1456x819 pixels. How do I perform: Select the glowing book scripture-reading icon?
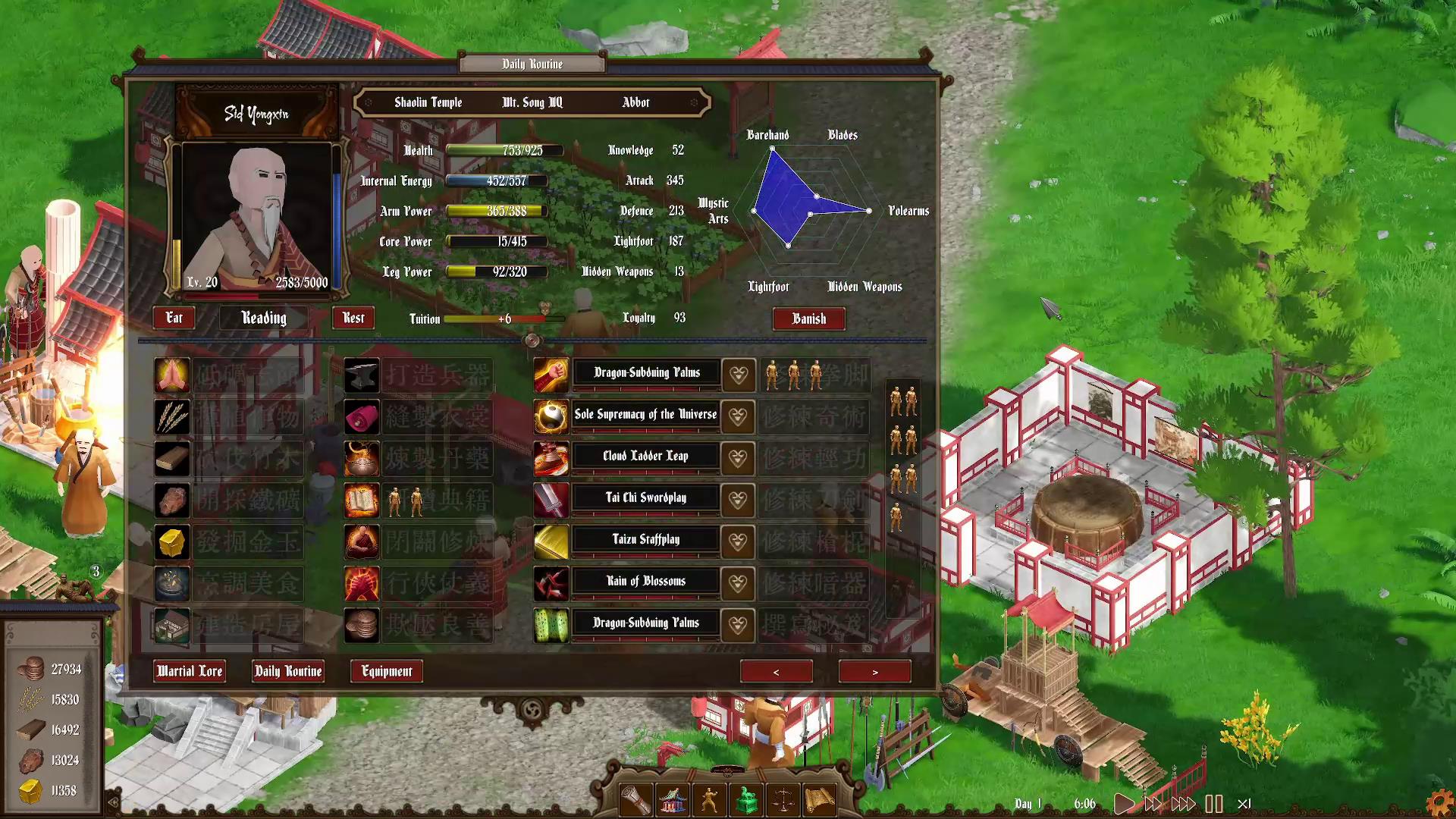tap(362, 500)
